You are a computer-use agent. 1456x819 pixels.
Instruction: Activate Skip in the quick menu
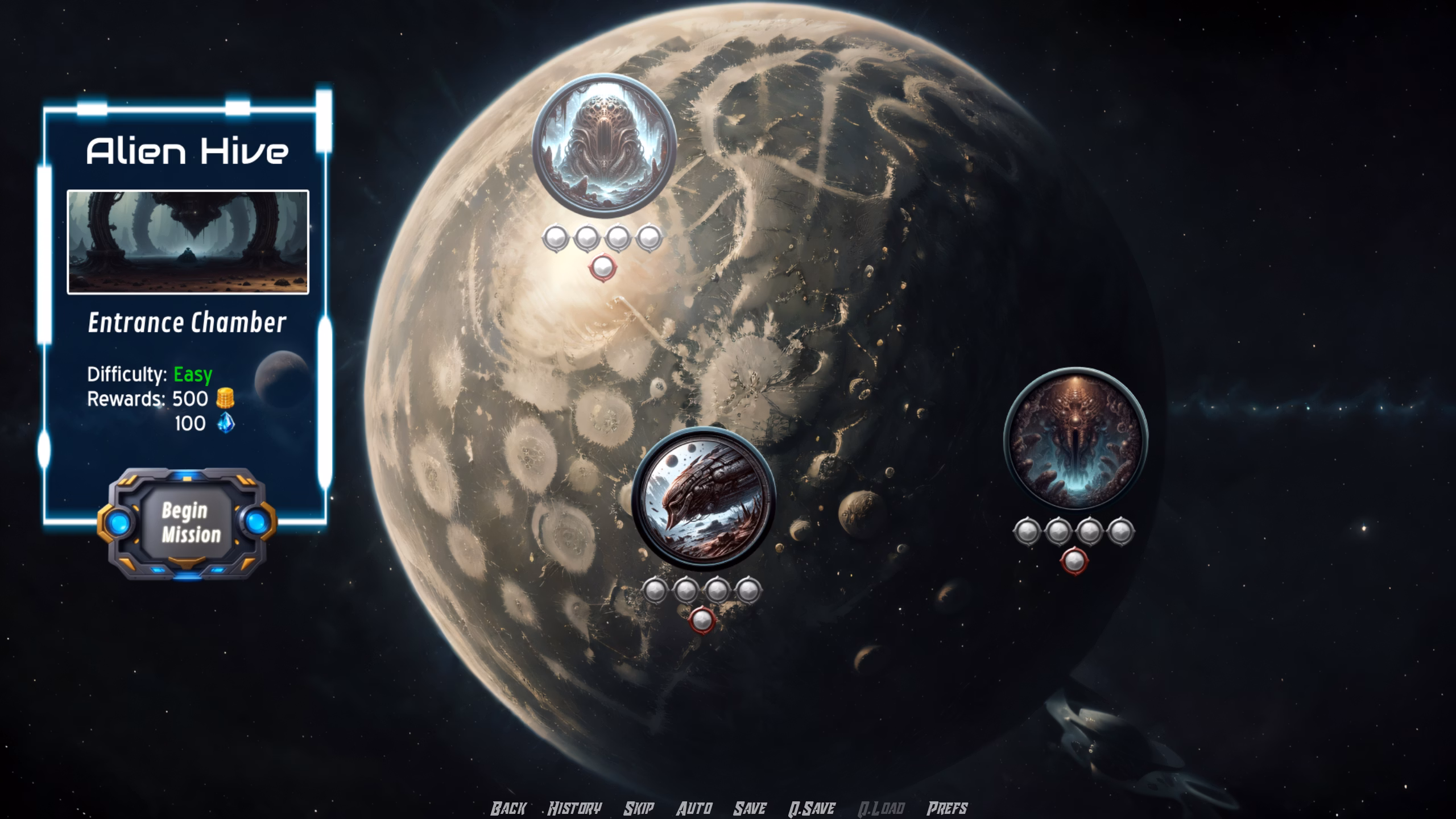coord(639,808)
